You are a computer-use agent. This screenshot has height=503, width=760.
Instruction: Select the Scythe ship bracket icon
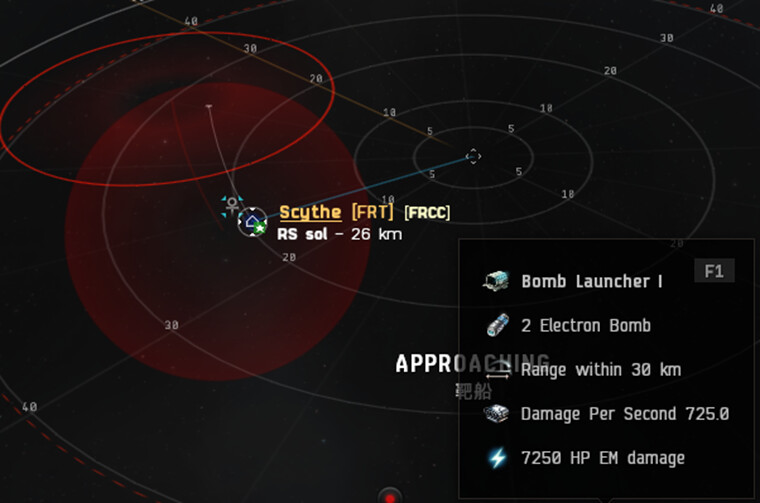[x=252, y=221]
